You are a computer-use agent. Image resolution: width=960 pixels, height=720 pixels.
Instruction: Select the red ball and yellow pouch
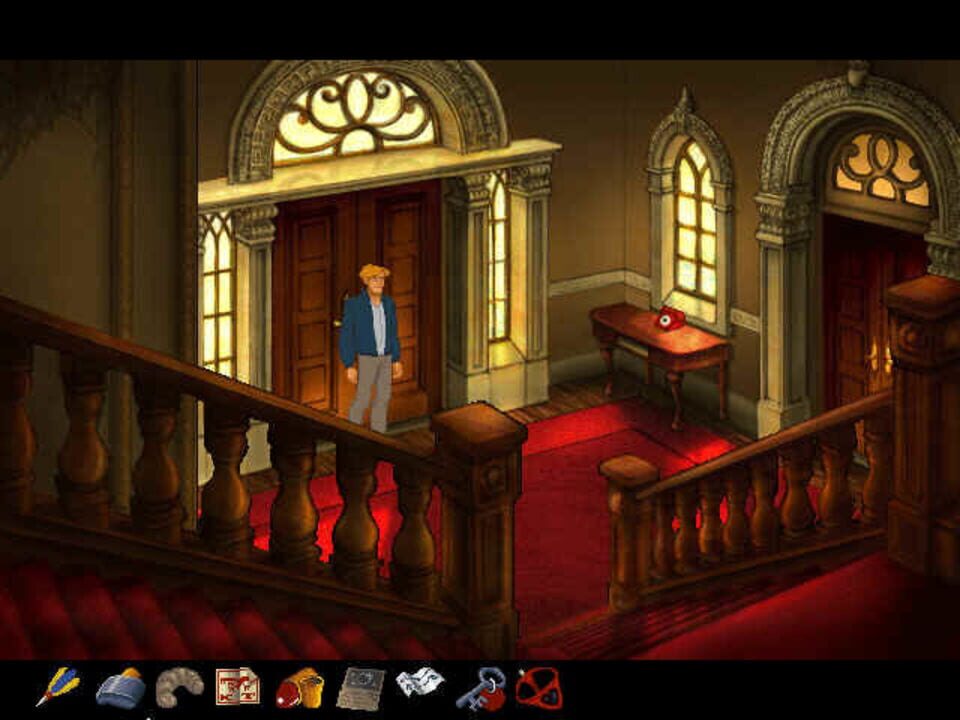[x=299, y=687]
